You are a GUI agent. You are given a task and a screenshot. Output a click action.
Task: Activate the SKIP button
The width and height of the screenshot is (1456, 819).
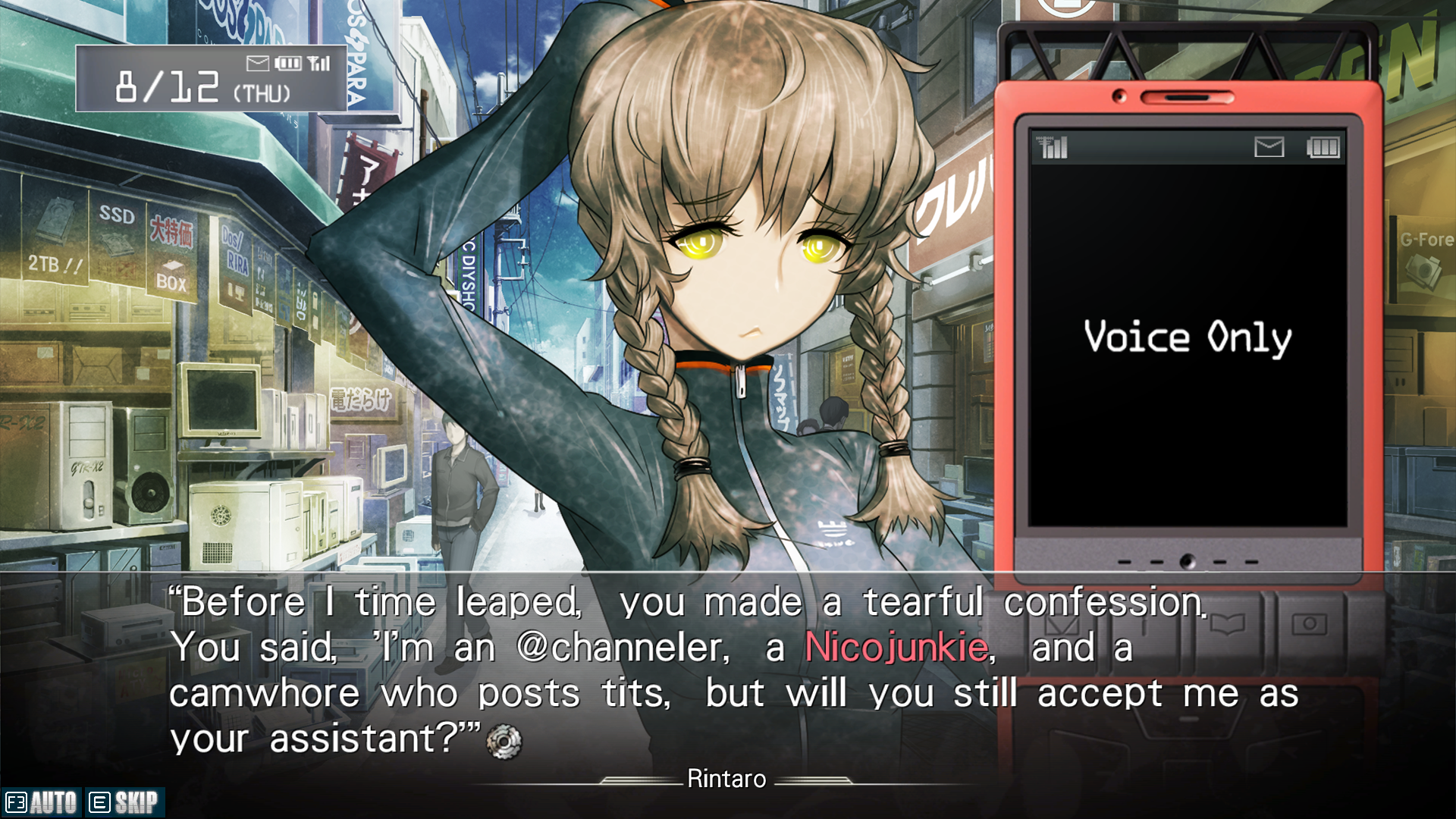pos(124,802)
